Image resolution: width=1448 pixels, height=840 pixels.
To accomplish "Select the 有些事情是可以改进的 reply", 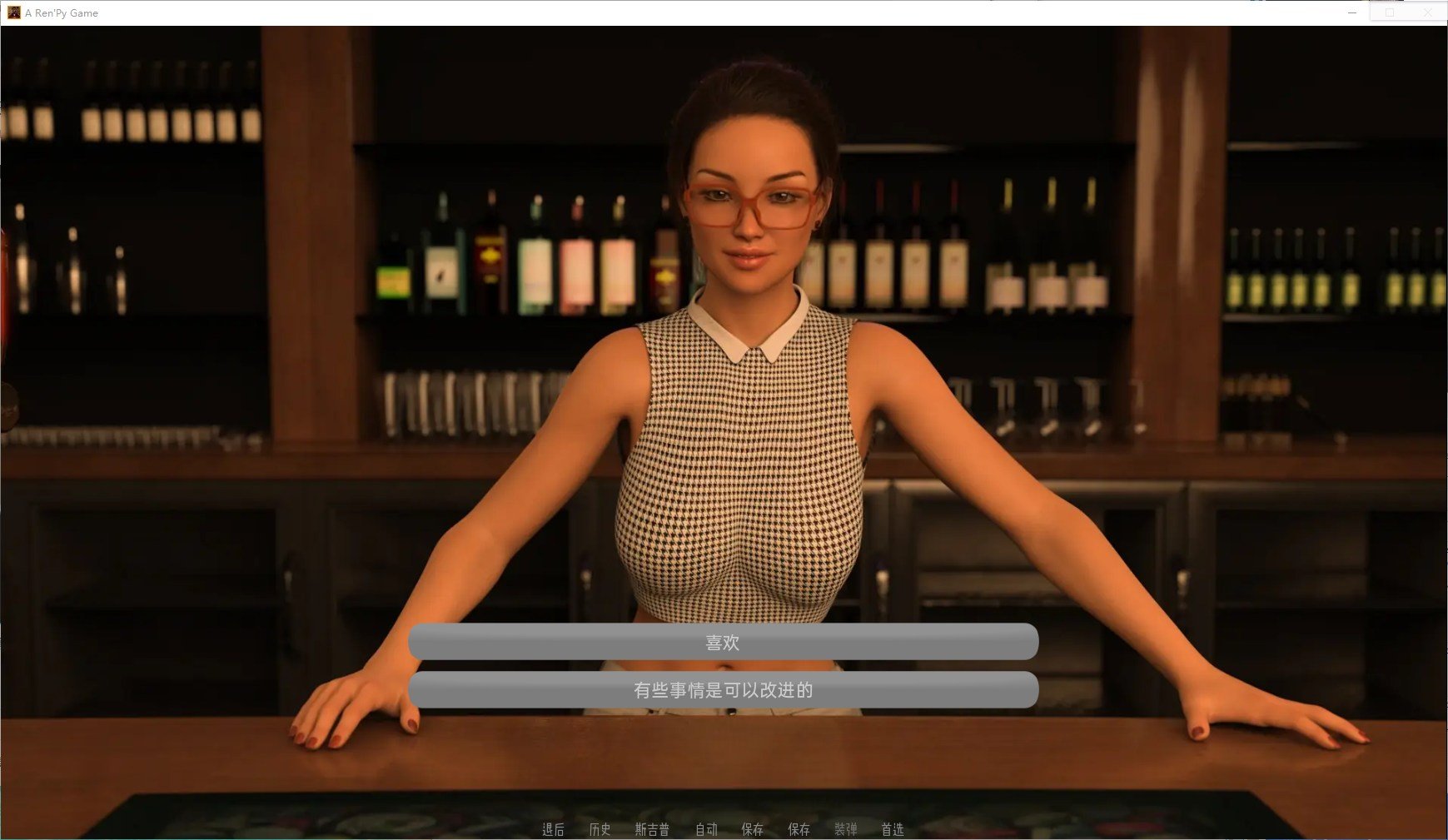I will pyautogui.click(x=723, y=690).
